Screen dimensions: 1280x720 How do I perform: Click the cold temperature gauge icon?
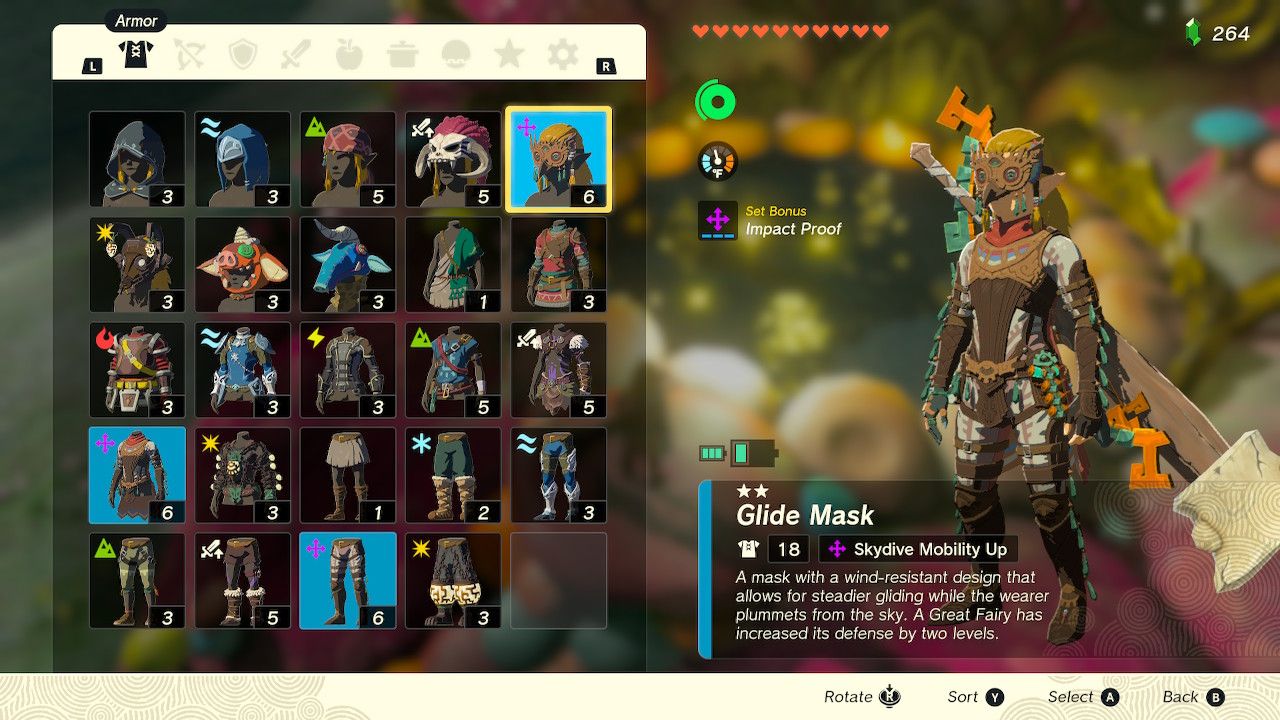pos(717,158)
